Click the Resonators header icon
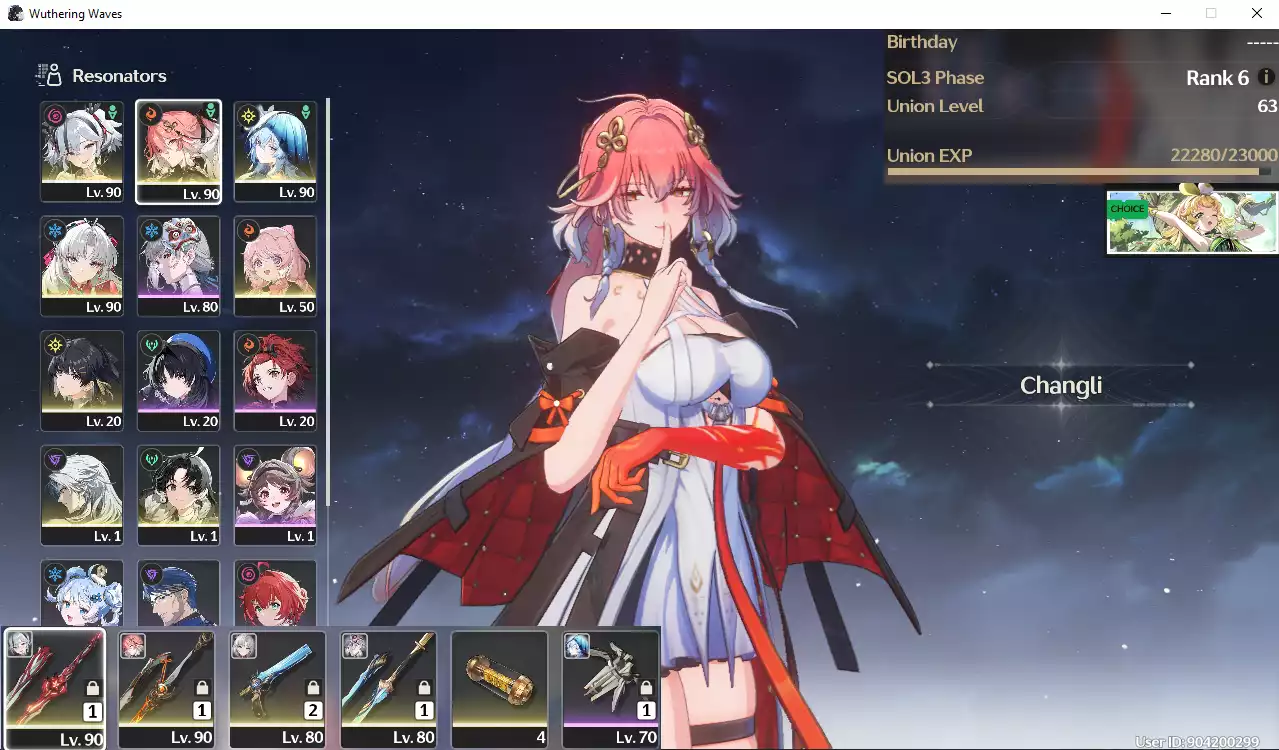 click(48, 75)
